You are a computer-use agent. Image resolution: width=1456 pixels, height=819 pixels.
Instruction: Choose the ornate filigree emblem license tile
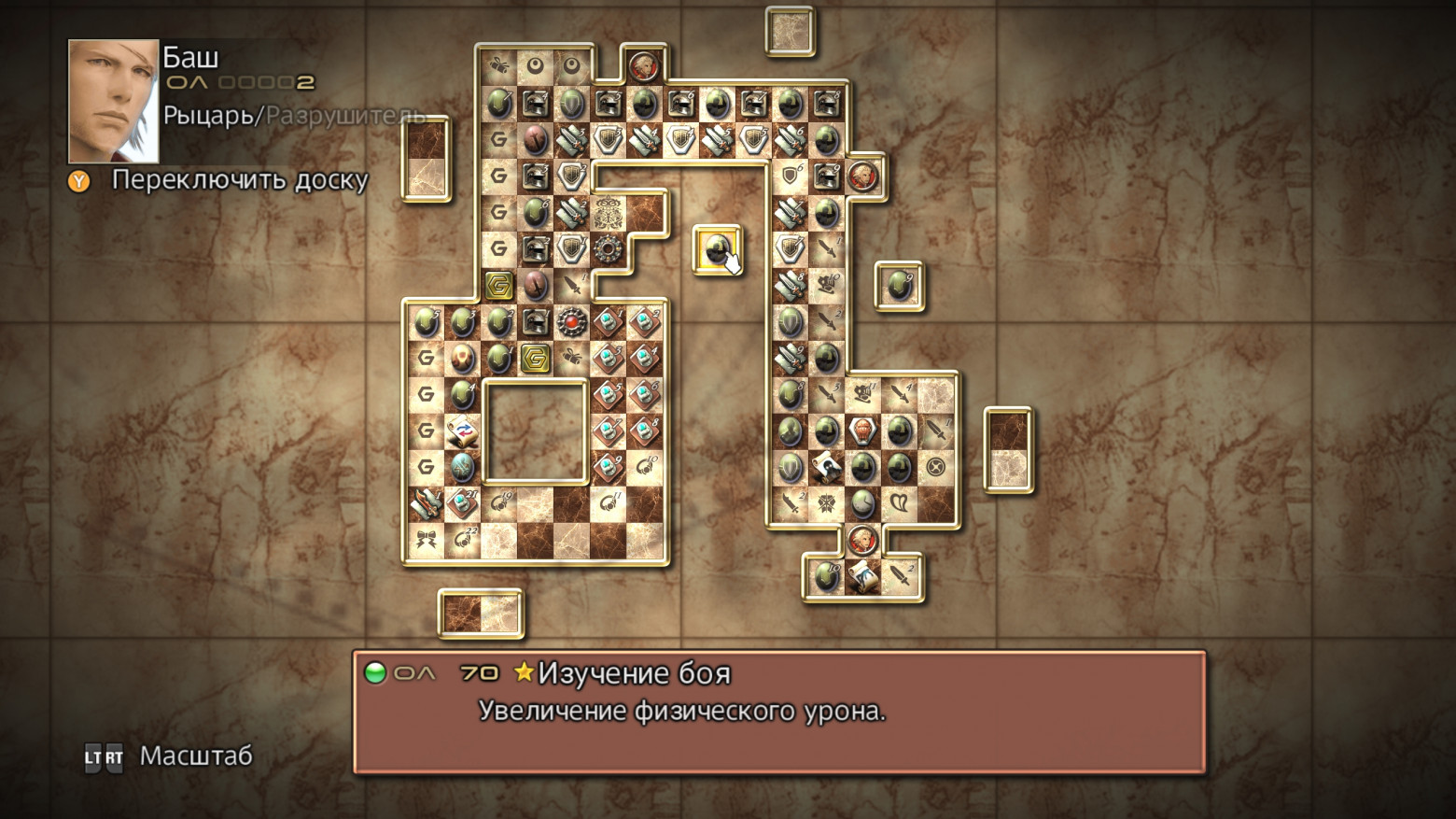[x=608, y=213]
